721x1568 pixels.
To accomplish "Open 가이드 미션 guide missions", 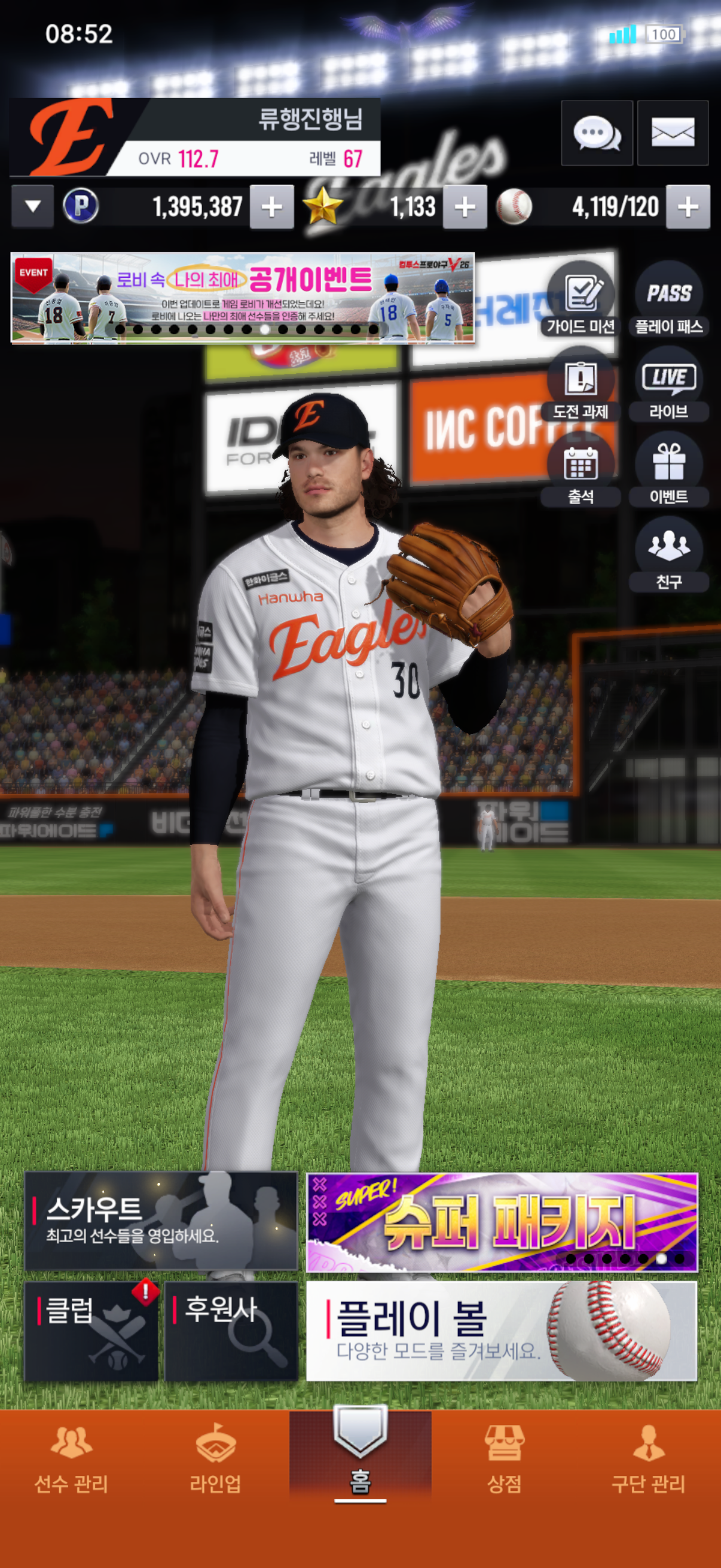I will coord(581,300).
